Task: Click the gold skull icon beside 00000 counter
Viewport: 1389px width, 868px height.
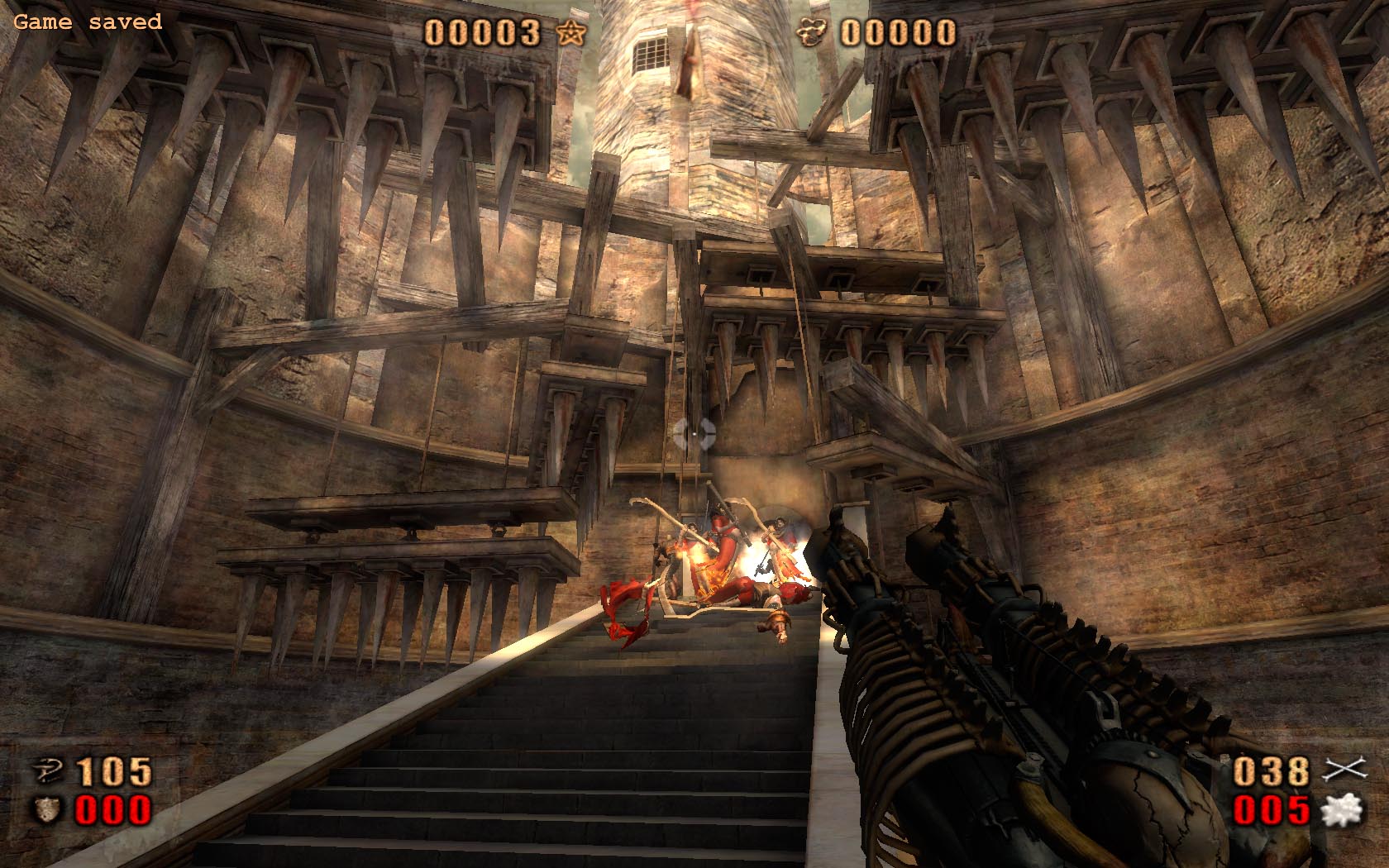Action: coord(813,31)
